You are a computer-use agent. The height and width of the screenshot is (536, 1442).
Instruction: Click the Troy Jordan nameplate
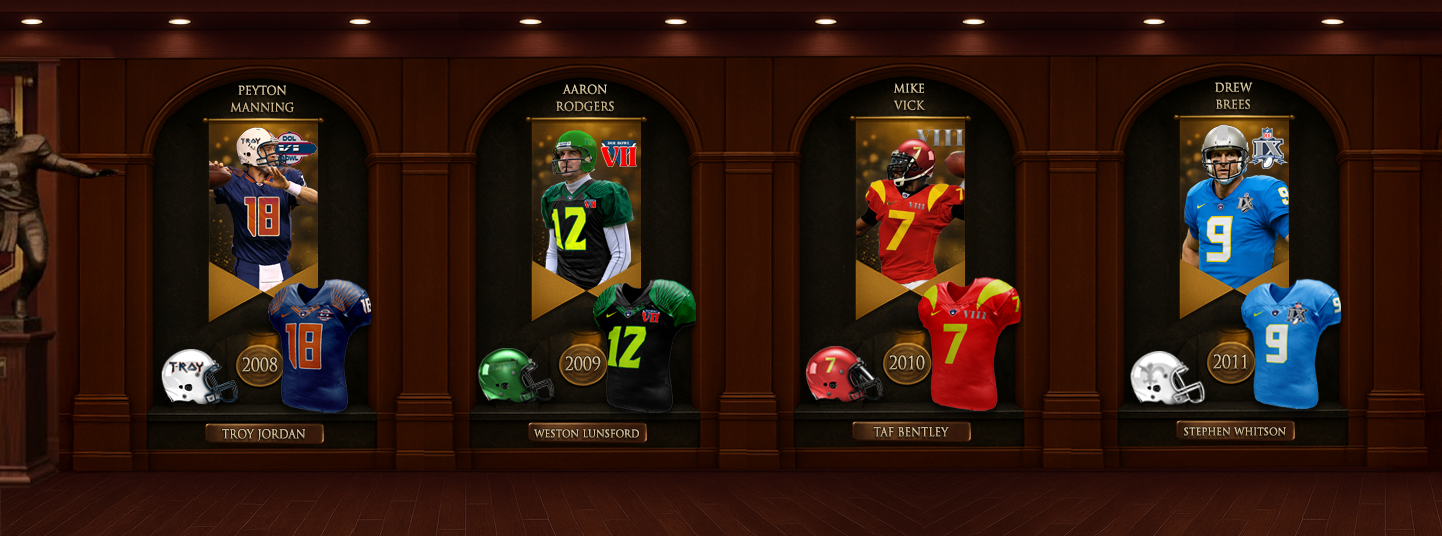point(264,434)
